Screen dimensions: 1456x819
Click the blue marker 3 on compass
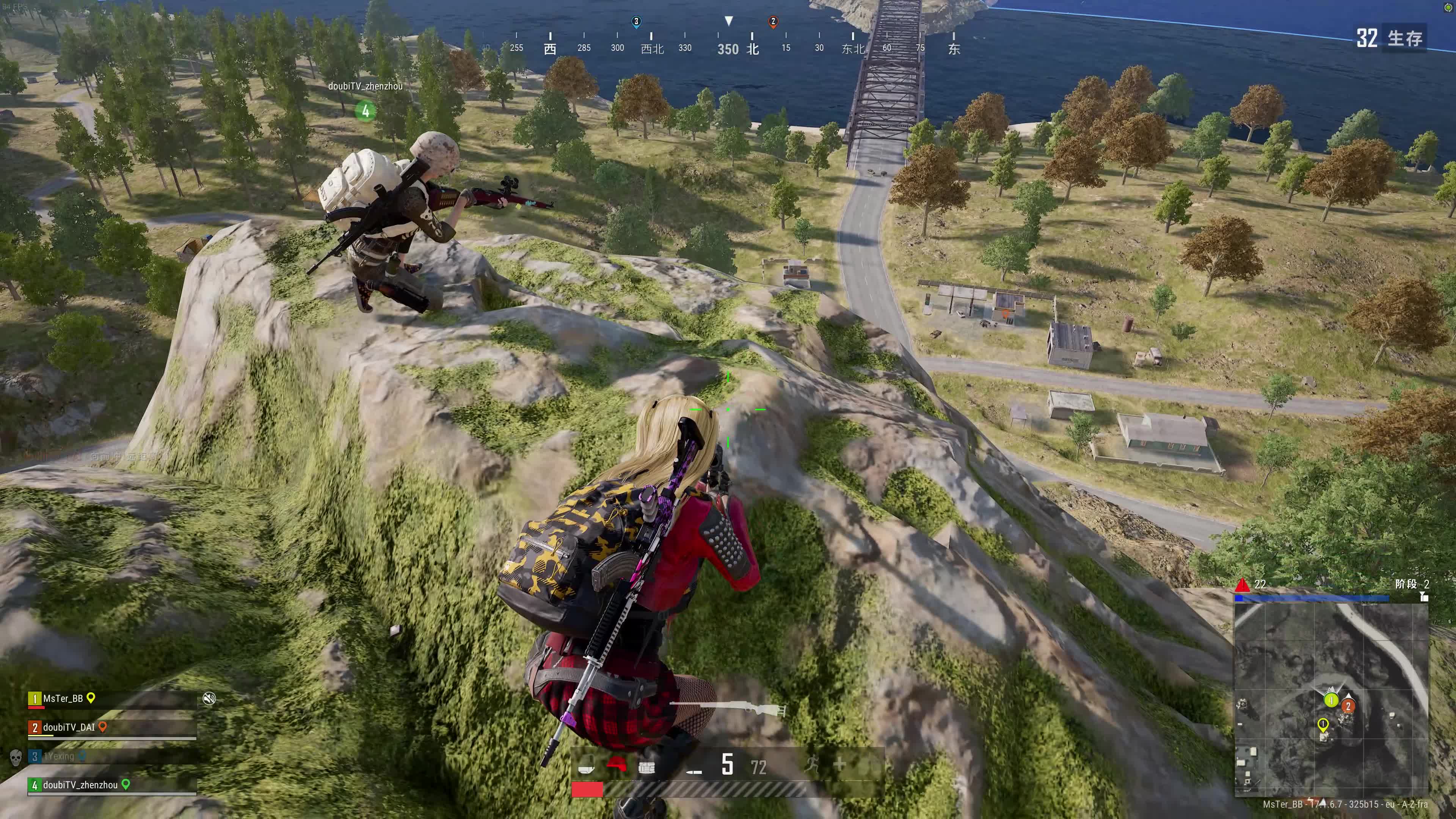pyautogui.click(x=636, y=22)
